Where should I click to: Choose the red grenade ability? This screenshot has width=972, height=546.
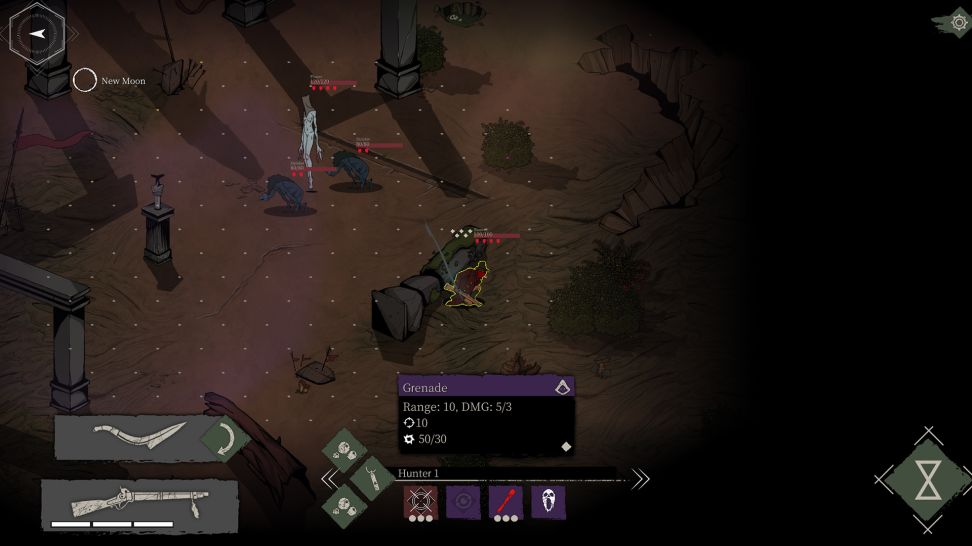505,502
